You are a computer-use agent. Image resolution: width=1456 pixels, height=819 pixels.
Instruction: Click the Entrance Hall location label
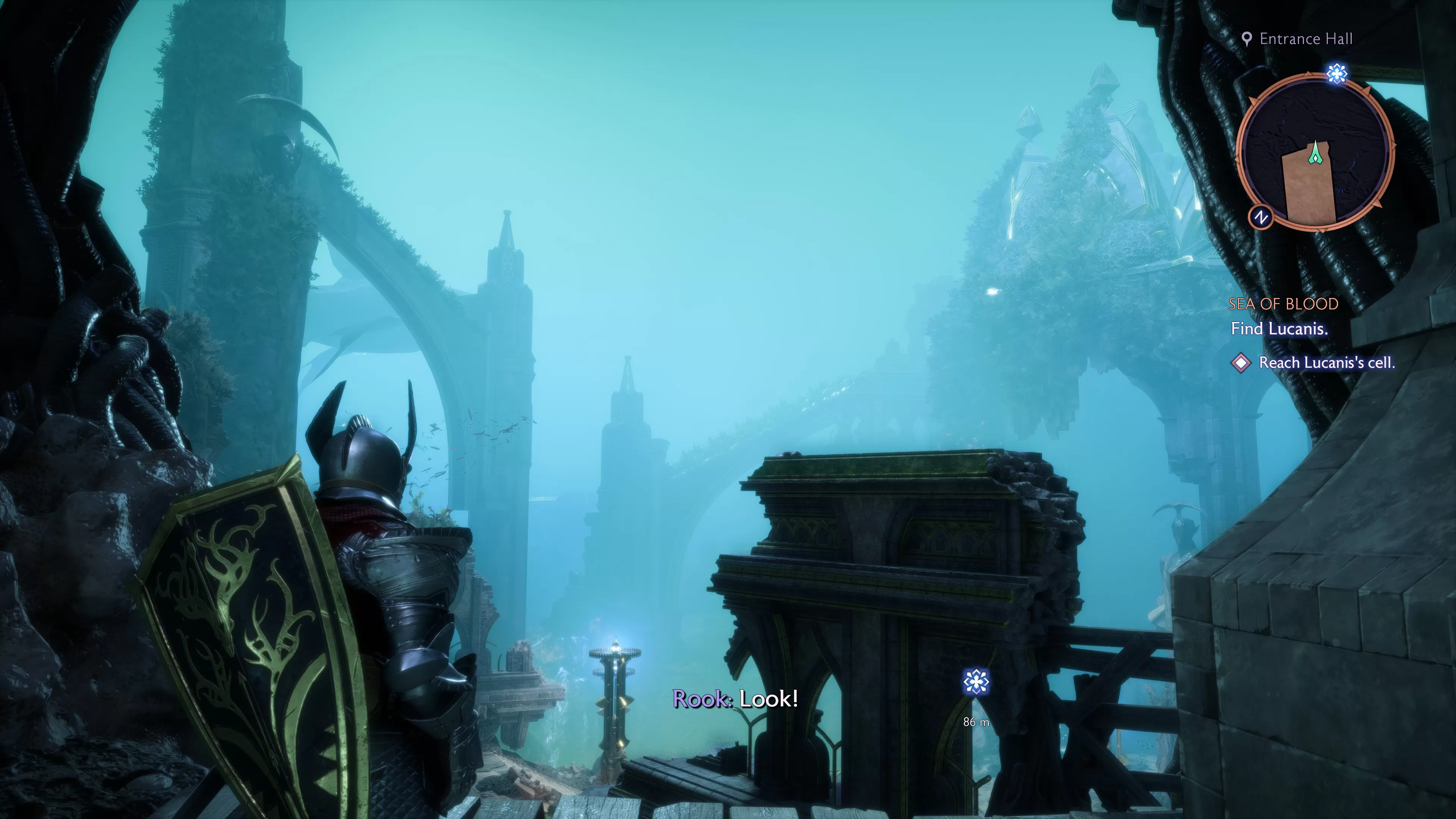coord(1305,39)
